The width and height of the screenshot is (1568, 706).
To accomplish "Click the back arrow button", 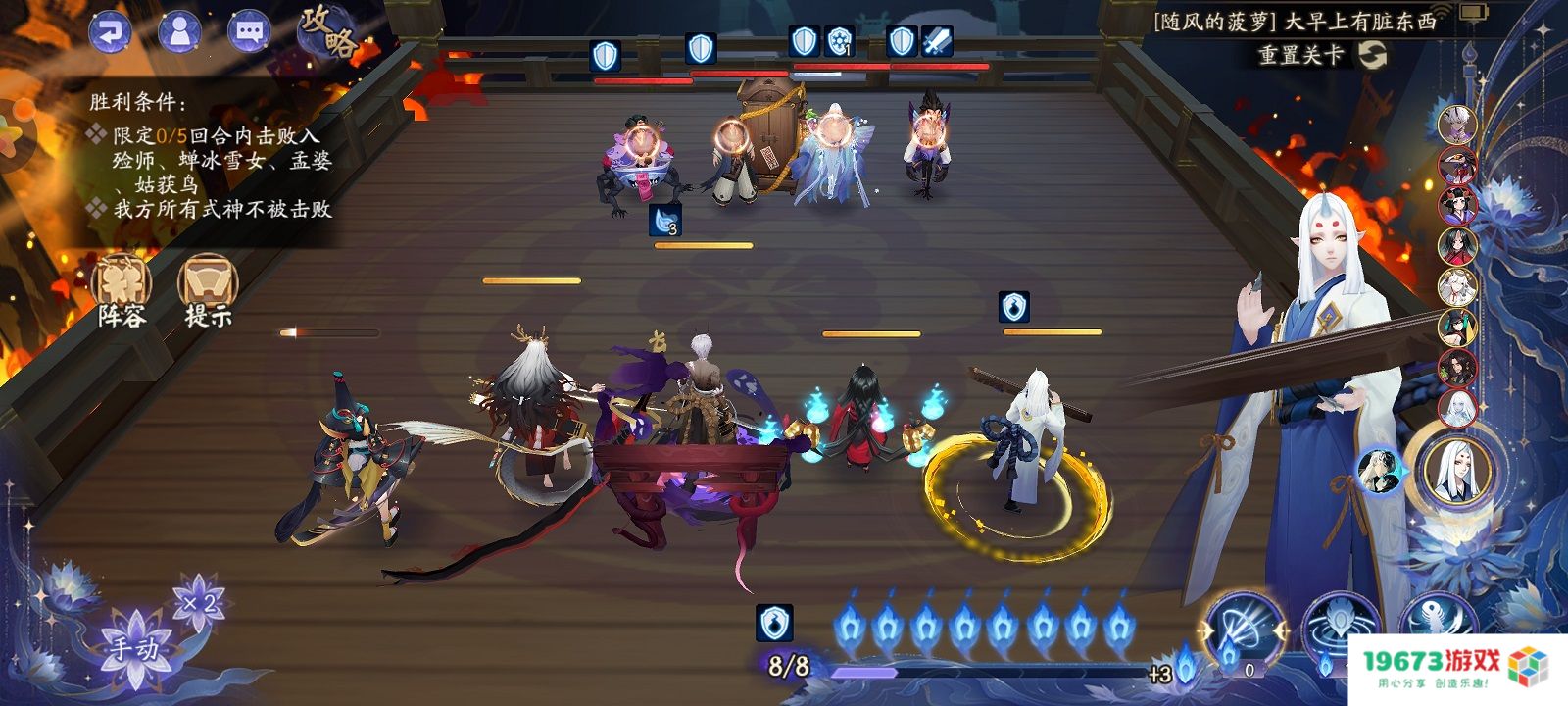I will pos(110,31).
